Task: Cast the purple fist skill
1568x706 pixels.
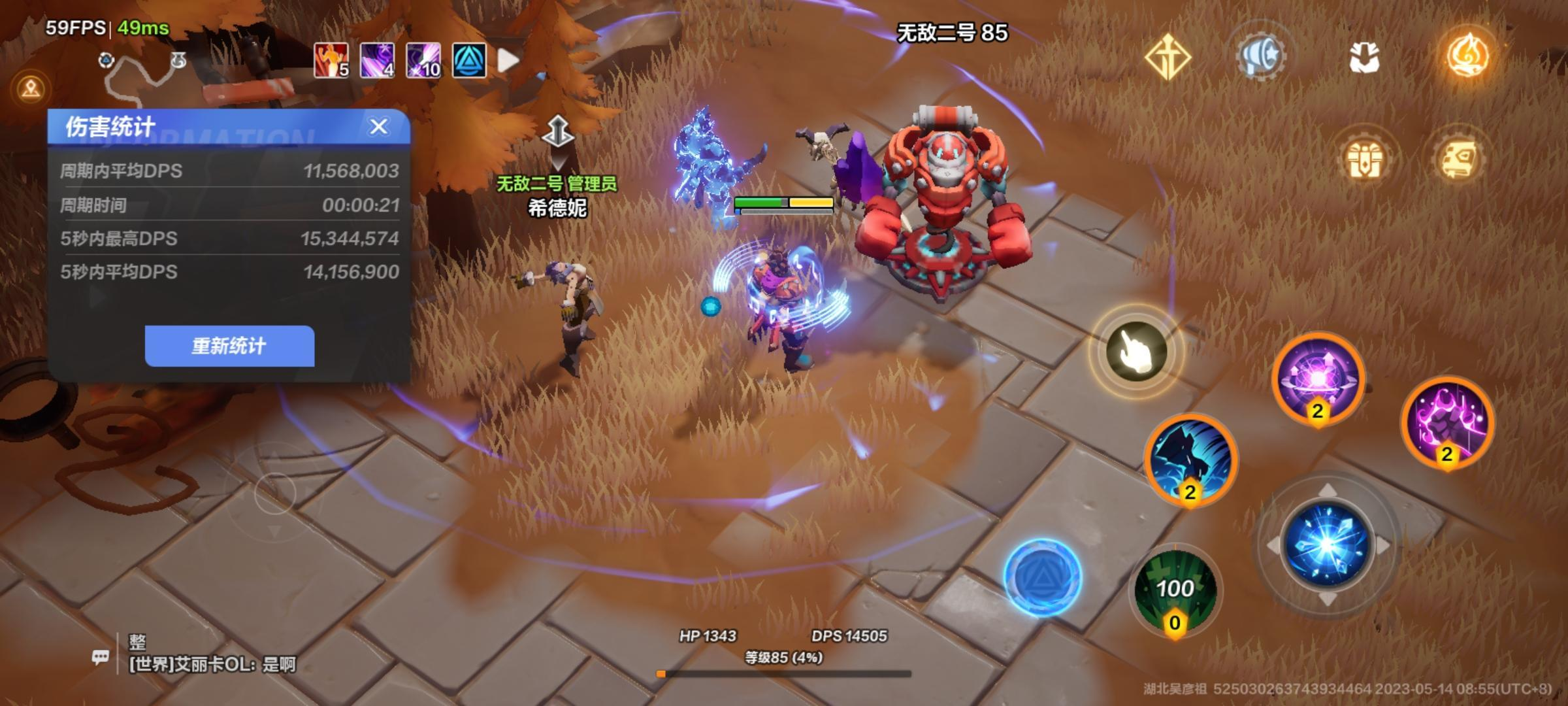Action: (1447, 422)
